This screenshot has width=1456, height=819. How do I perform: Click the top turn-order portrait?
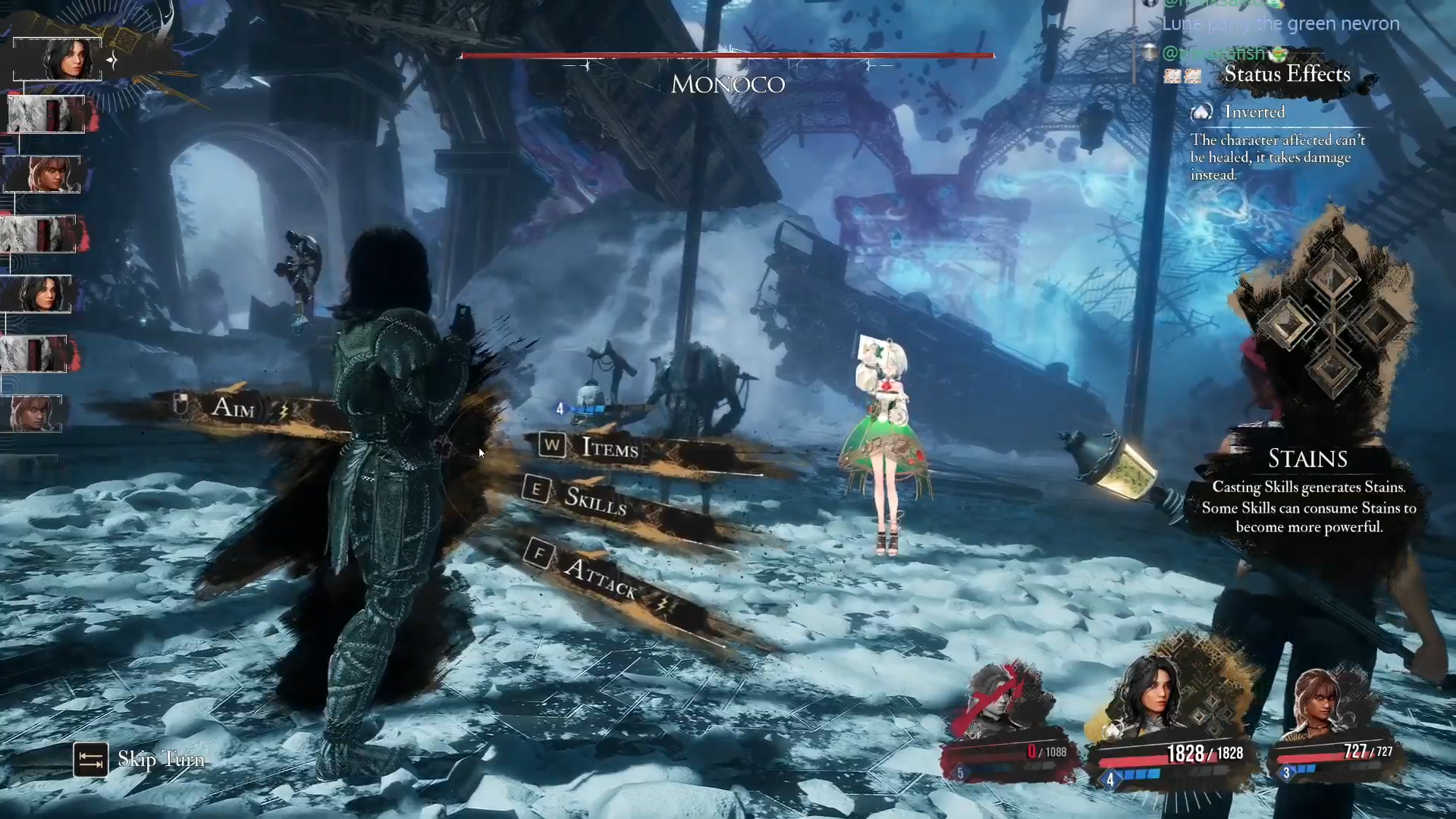[x=58, y=59]
